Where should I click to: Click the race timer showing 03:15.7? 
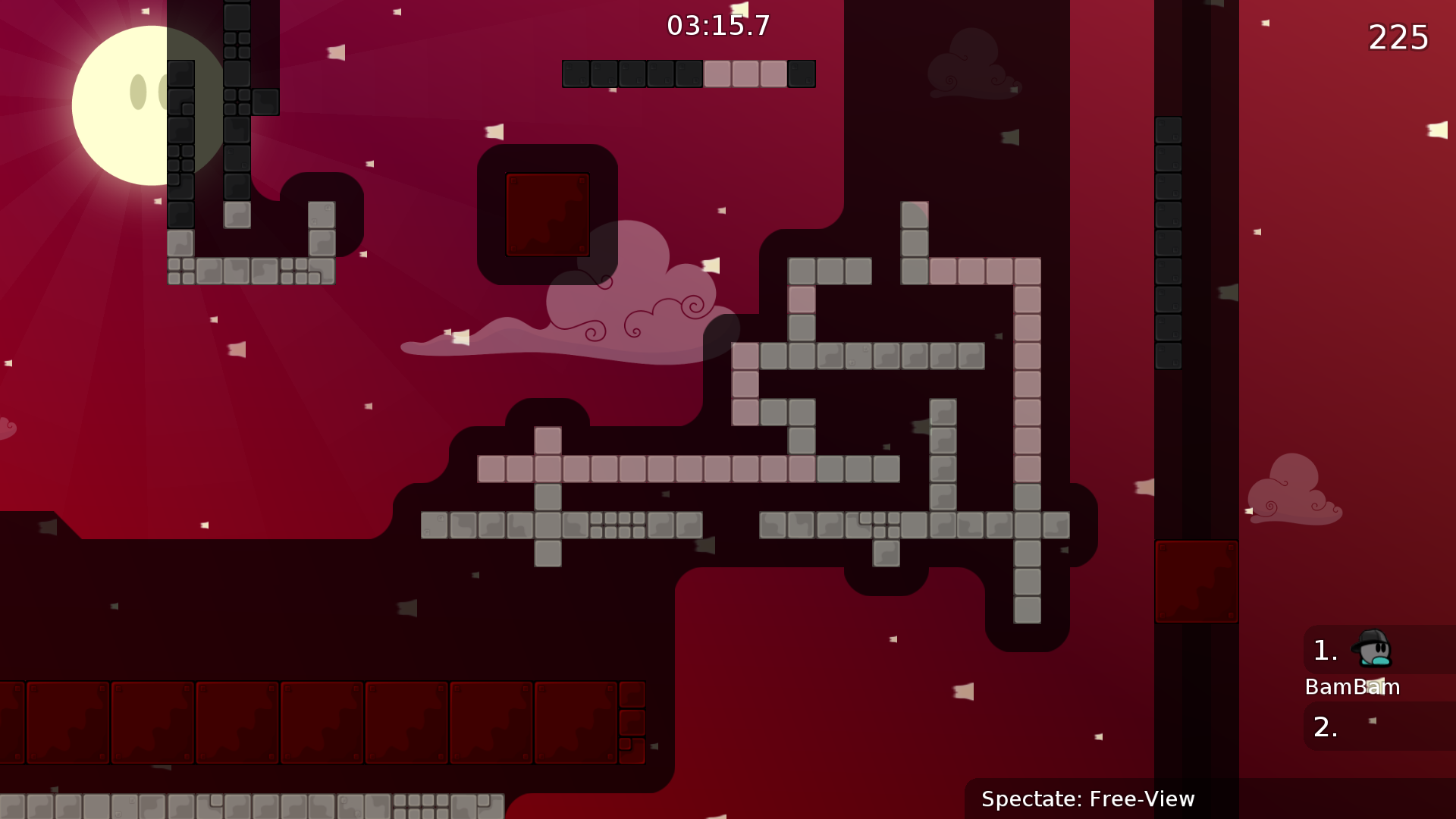(717, 25)
